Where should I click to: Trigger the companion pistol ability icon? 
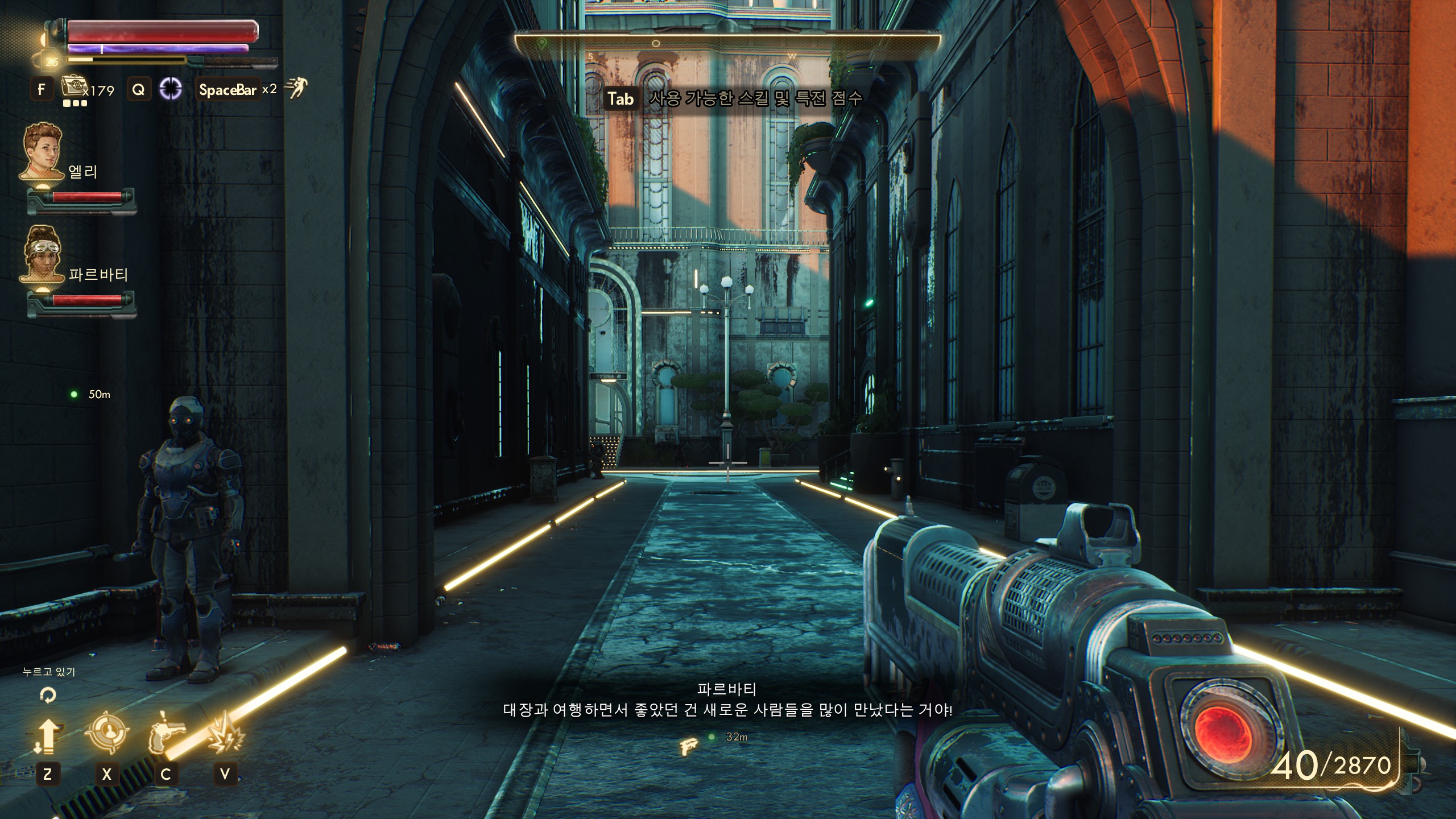(166, 735)
